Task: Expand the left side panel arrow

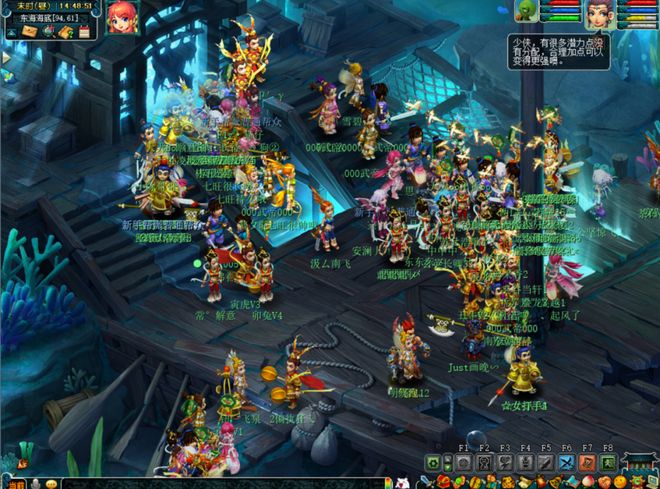Action: click(x=5, y=58)
